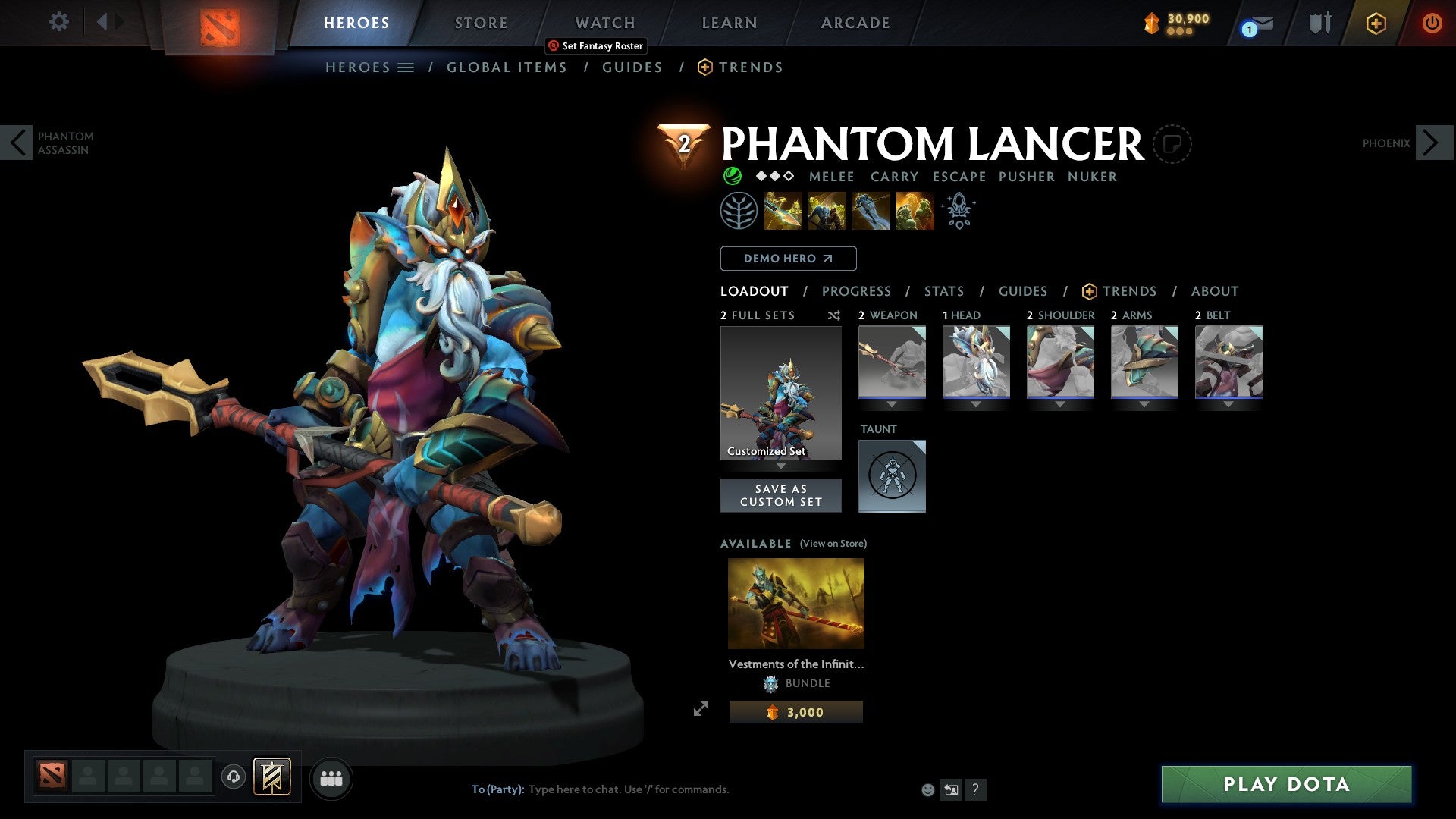This screenshot has height=819, width=1456.
Task: Open the settings gear icon
Action: tap(58, 22)
